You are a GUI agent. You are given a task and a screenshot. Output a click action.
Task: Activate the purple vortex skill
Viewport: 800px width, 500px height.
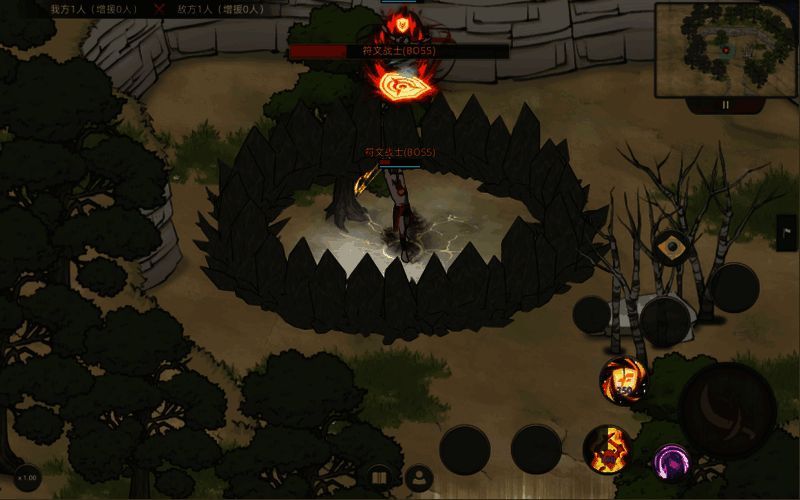coord(672,462)
